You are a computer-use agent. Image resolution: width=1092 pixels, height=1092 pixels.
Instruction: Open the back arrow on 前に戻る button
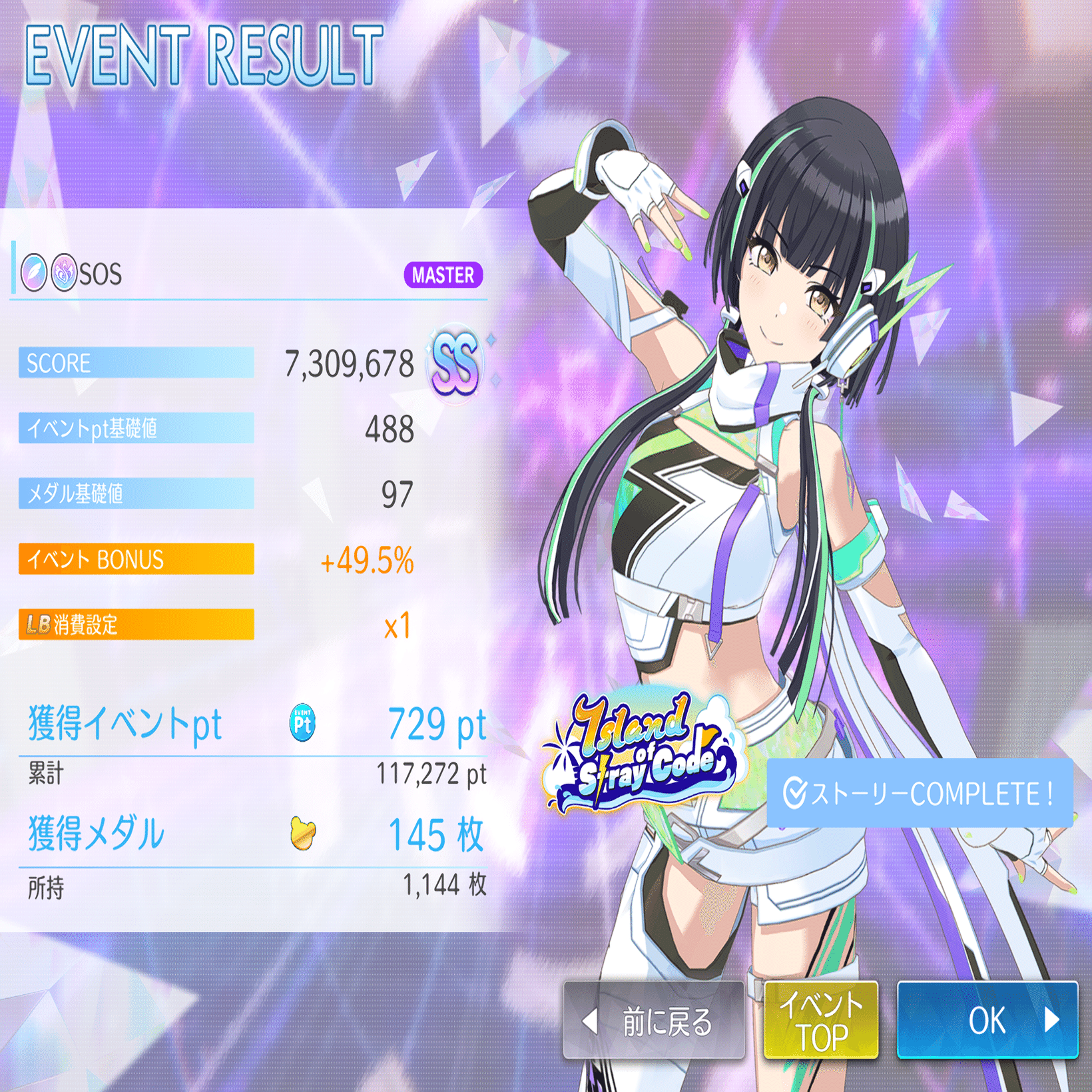coord(588,1022)
